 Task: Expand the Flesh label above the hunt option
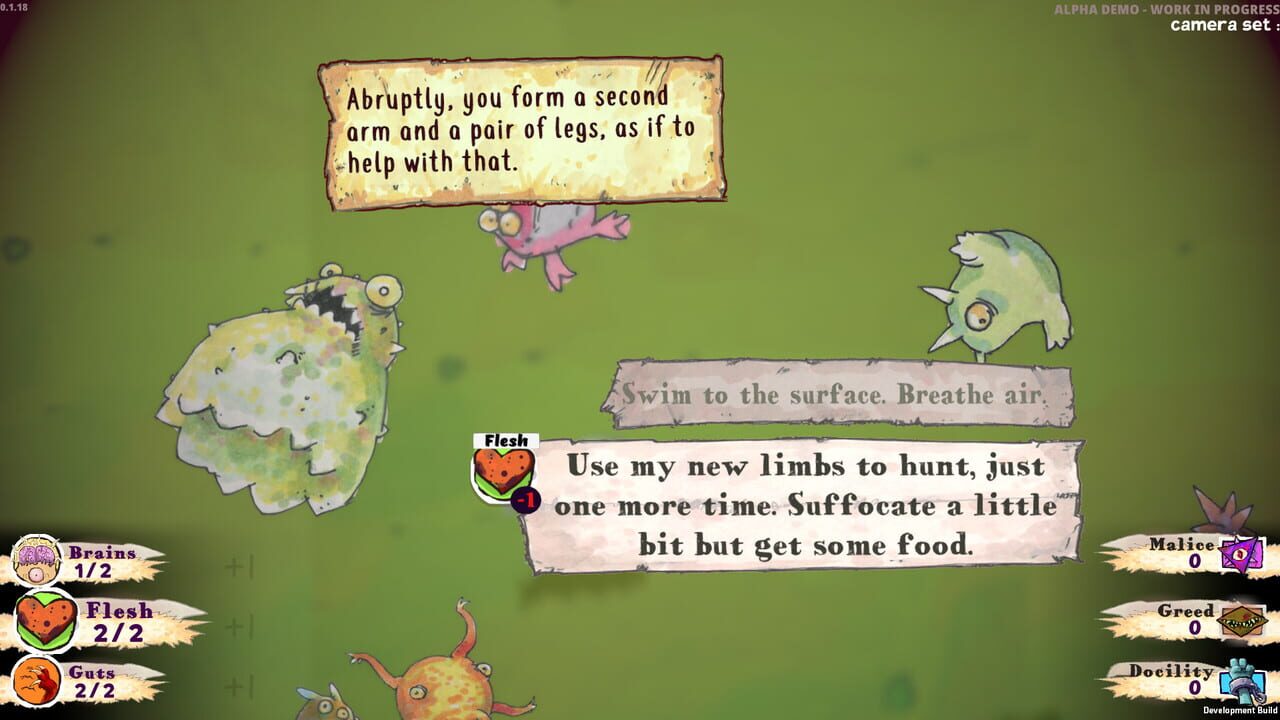[x=505, y=440]
